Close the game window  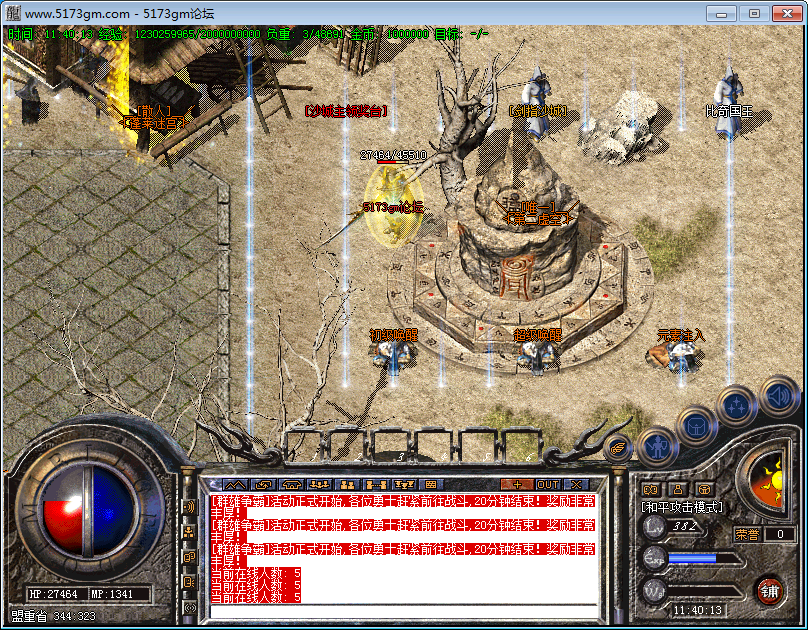(x=785, y=14)
